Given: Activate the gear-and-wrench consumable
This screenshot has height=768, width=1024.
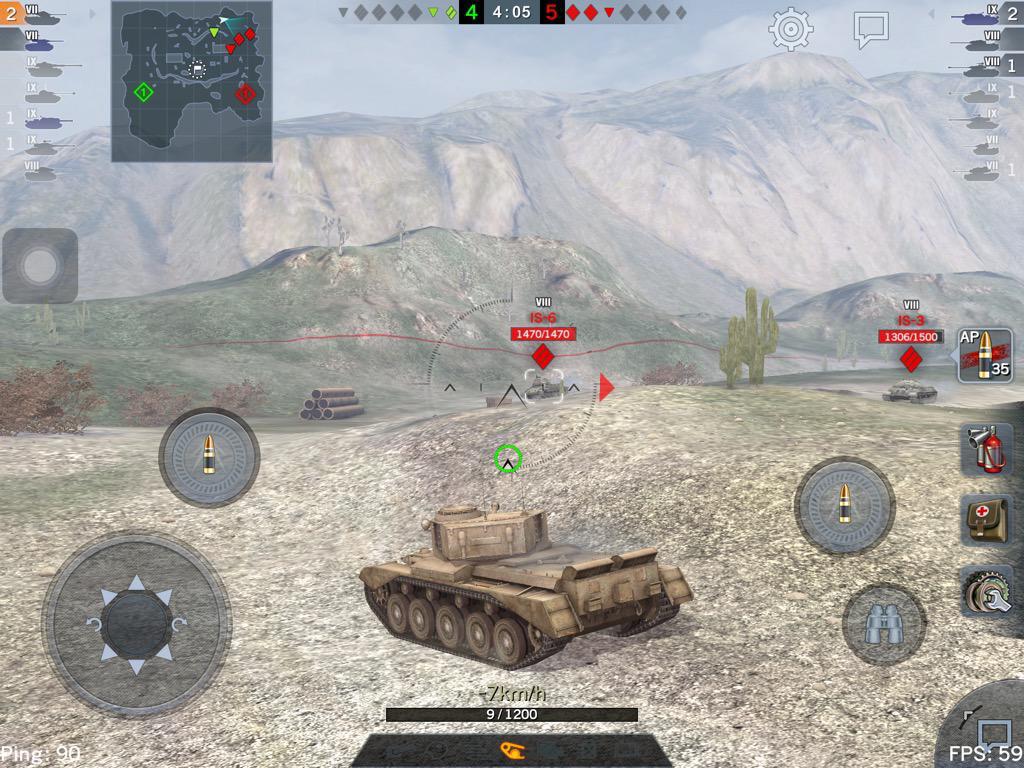Looking at the screenshot, I should click(x=986, y=591).
